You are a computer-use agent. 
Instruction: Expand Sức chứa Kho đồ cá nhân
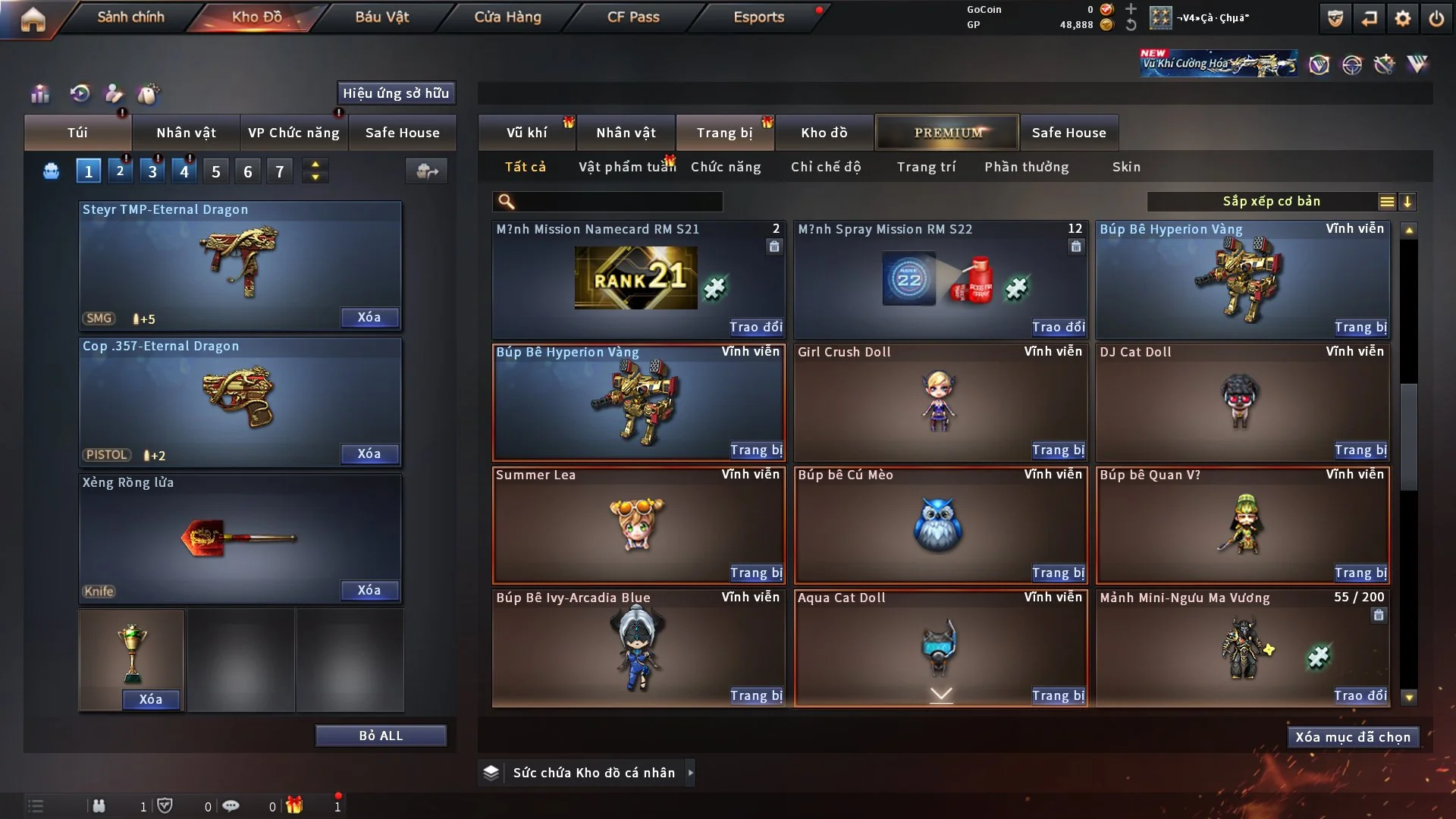690,773
